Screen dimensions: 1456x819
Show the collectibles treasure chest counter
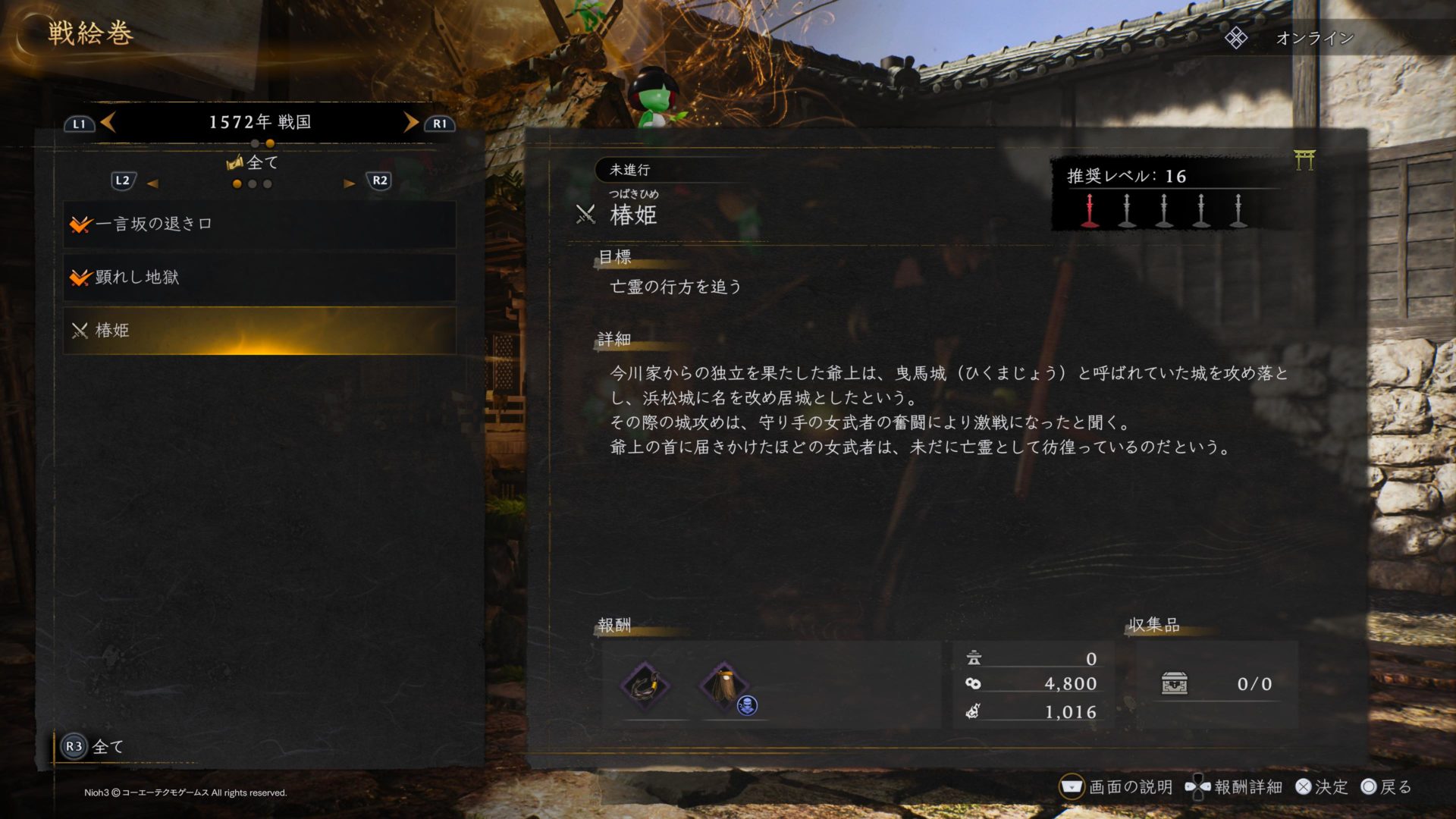[1175, 683]
